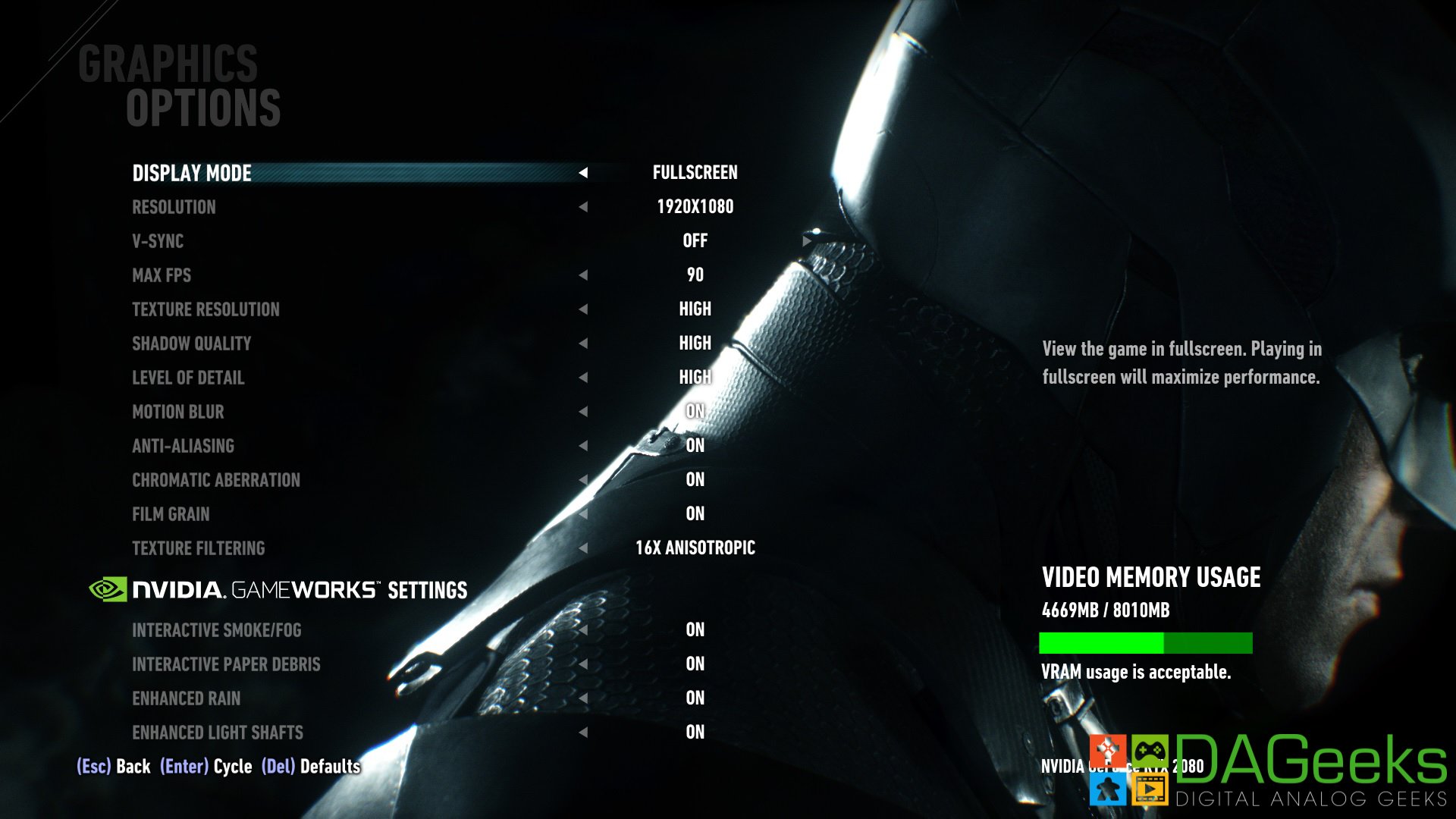Open the Max FPS setting
1456x819 pixels.
tap(162, 275)
